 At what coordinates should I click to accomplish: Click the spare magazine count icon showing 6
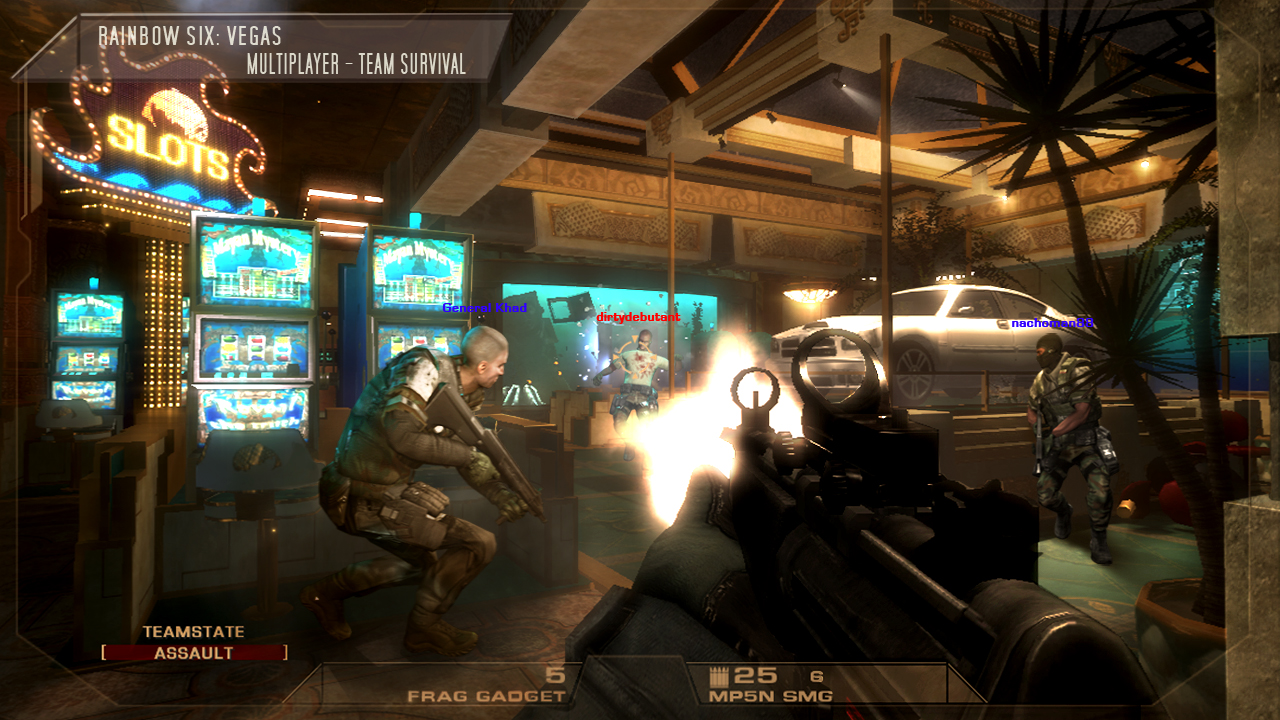pos(815,675)
